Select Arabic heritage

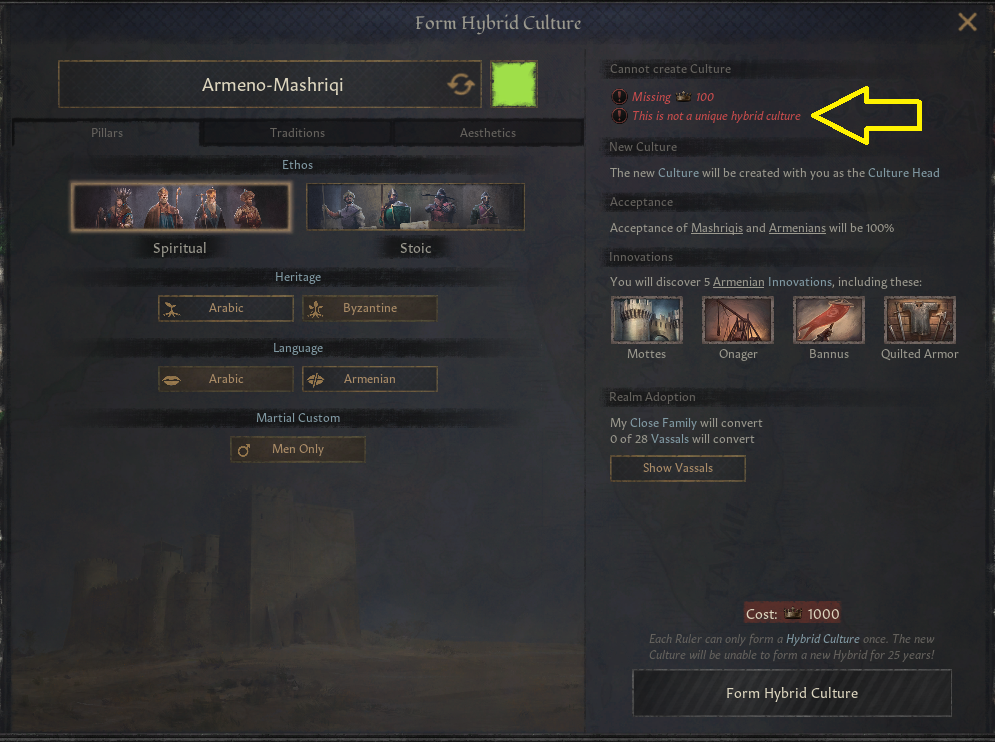[226, 308]
